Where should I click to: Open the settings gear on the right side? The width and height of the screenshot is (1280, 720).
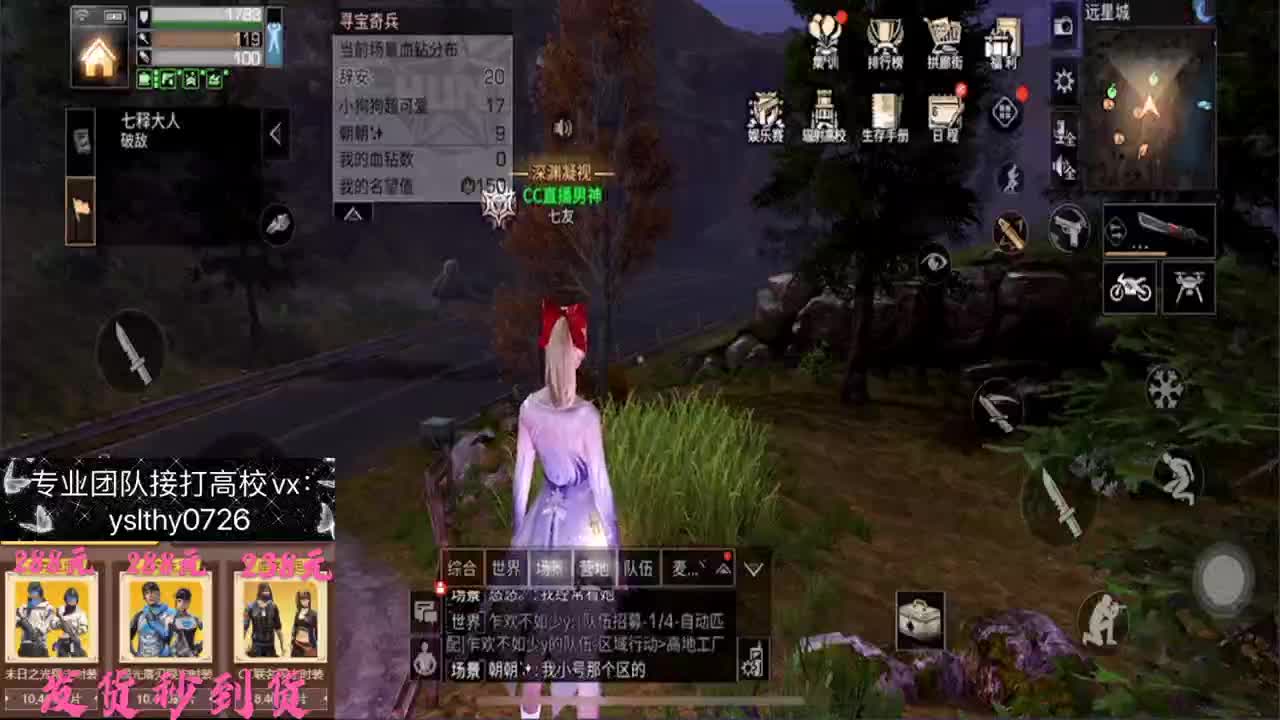click(x=1064, y=82)
